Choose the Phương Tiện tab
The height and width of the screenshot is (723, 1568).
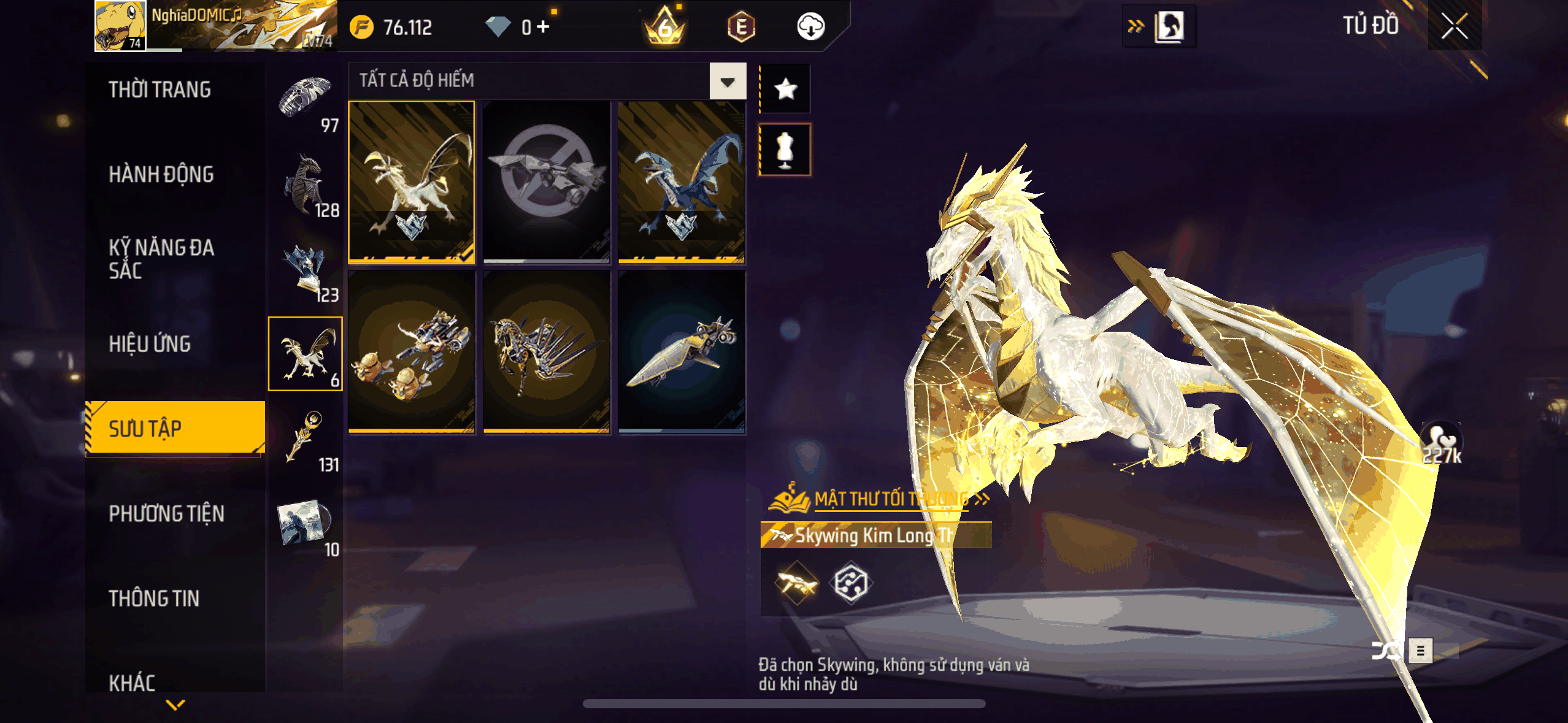click(x=166, y=514)
